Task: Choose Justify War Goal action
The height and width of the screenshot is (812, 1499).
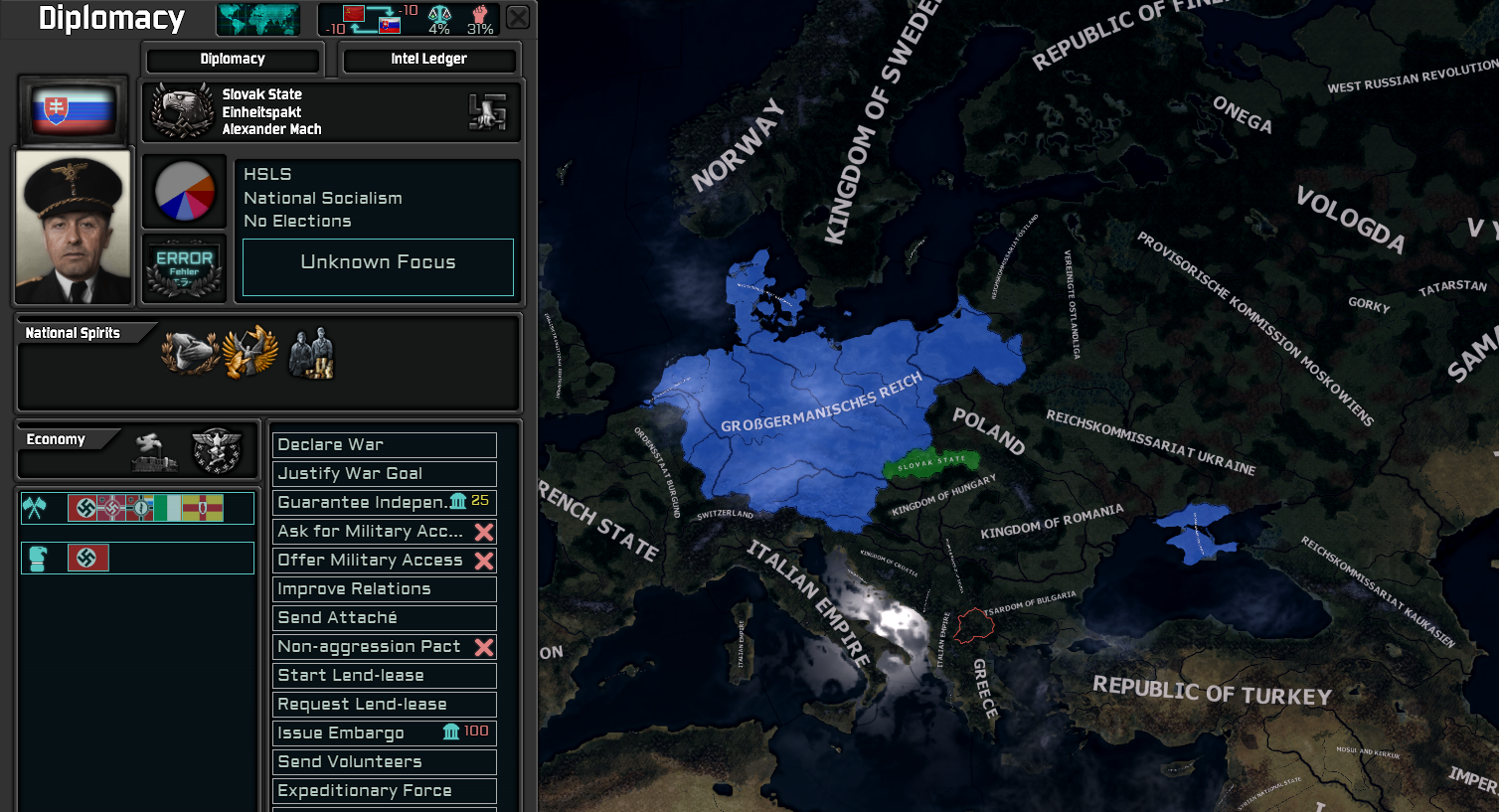Action: click(x=384, y=473)
